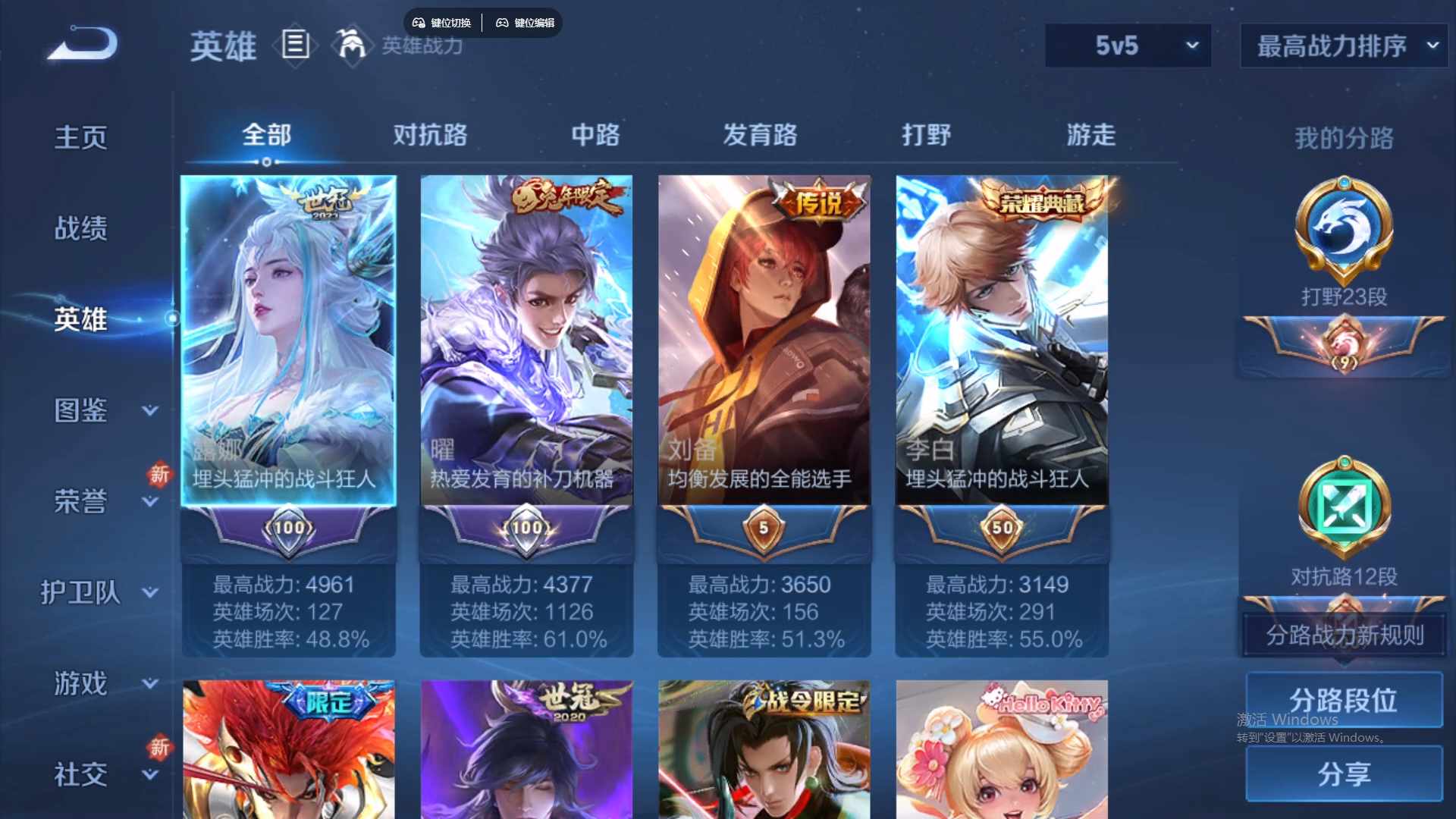Open the 5v5 mode dropdown
1456x819 pixels.
1127,46
